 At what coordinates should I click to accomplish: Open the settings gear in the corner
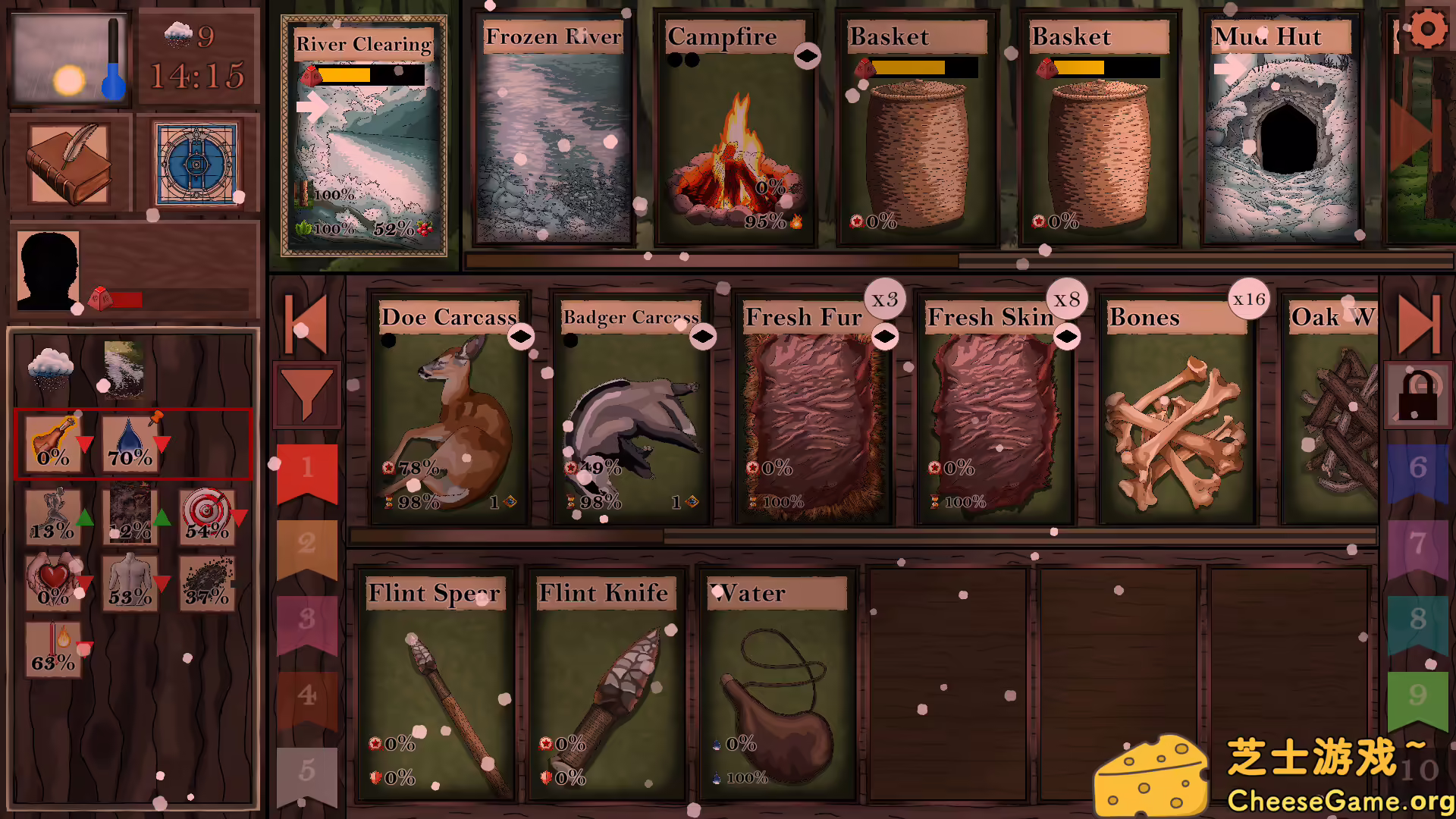click(x=1429, y=29)
